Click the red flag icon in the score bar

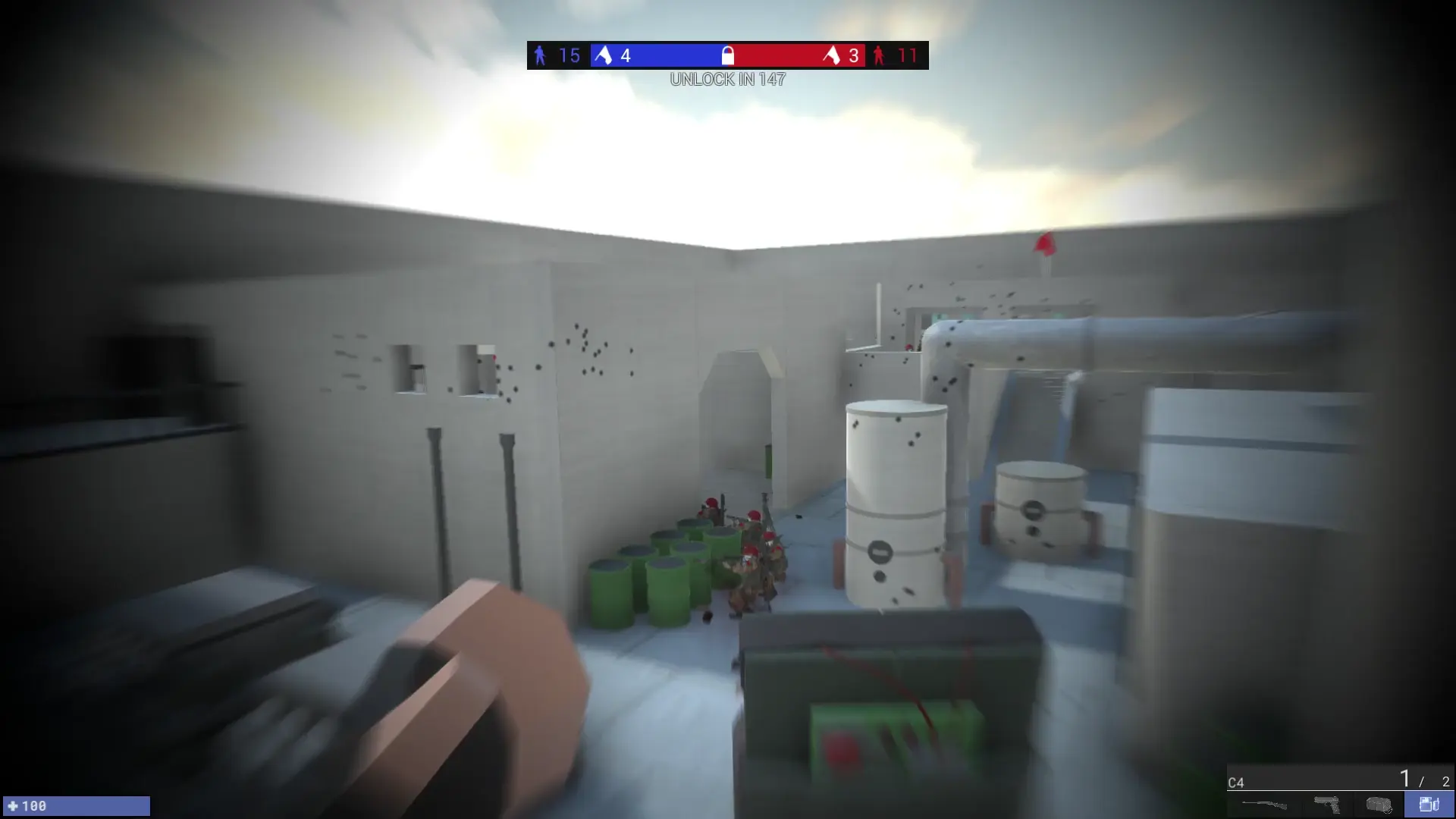click(830, 55)
